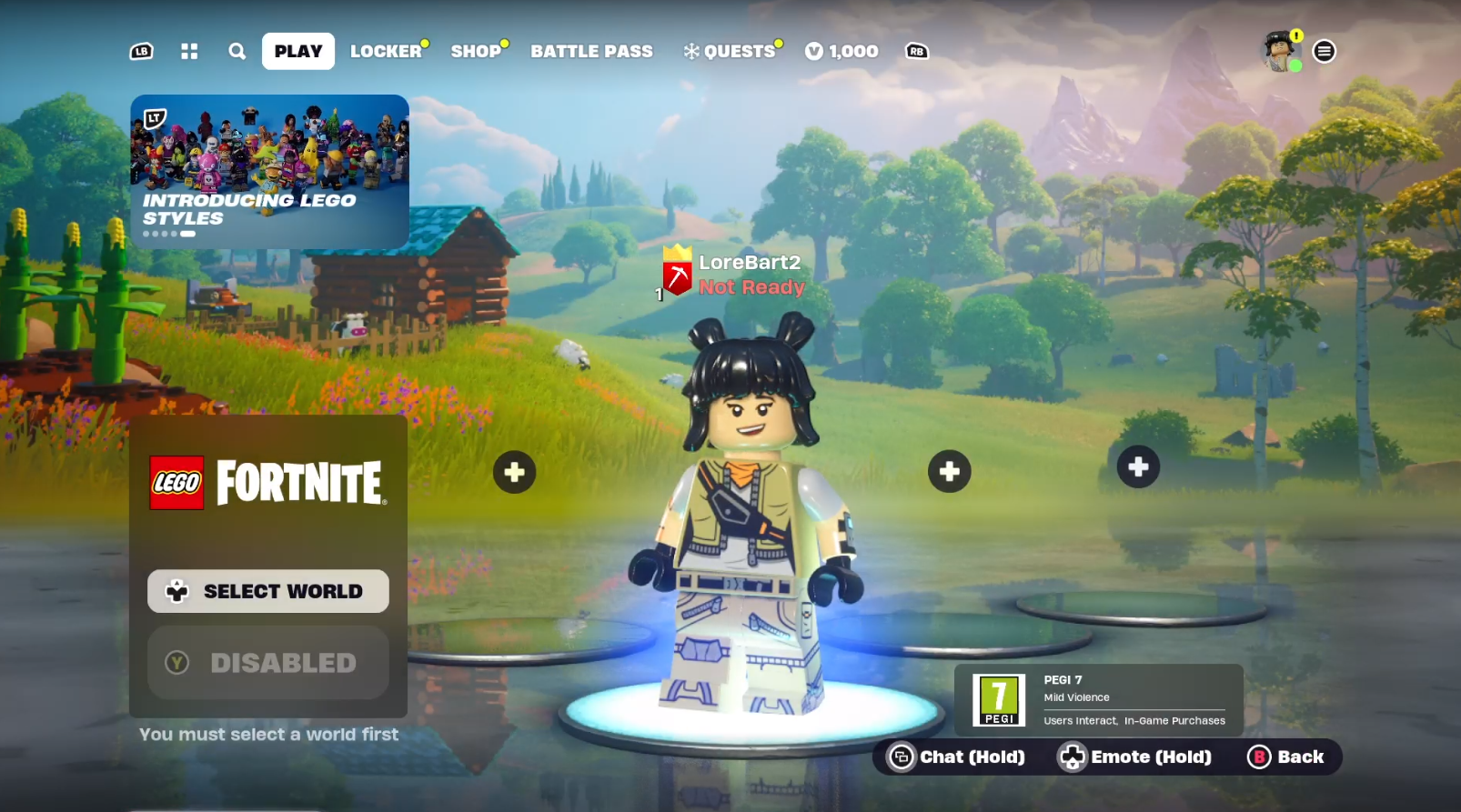The width and height of the screenshot is (1461, 812).
Task: Open the hamburger menu in top right
Action: coord(1324,52)
